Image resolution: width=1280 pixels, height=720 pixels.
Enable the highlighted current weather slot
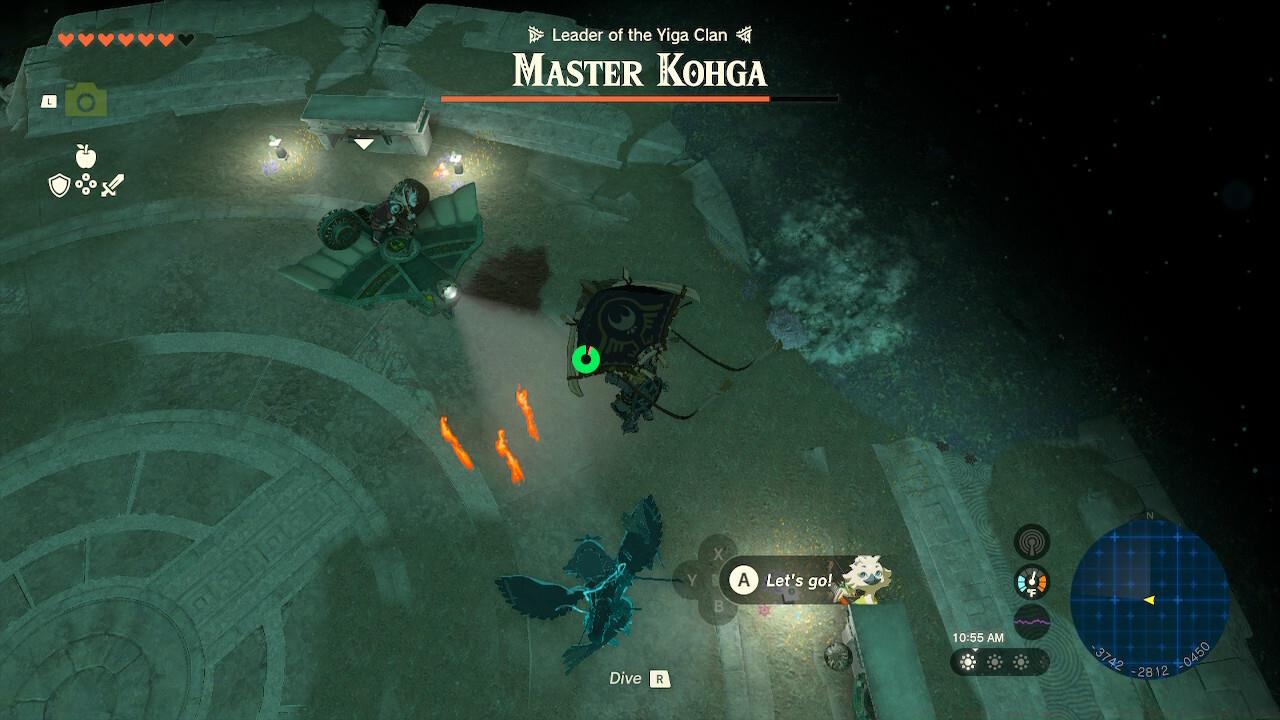pyautogui.click(x=966, y=661)
